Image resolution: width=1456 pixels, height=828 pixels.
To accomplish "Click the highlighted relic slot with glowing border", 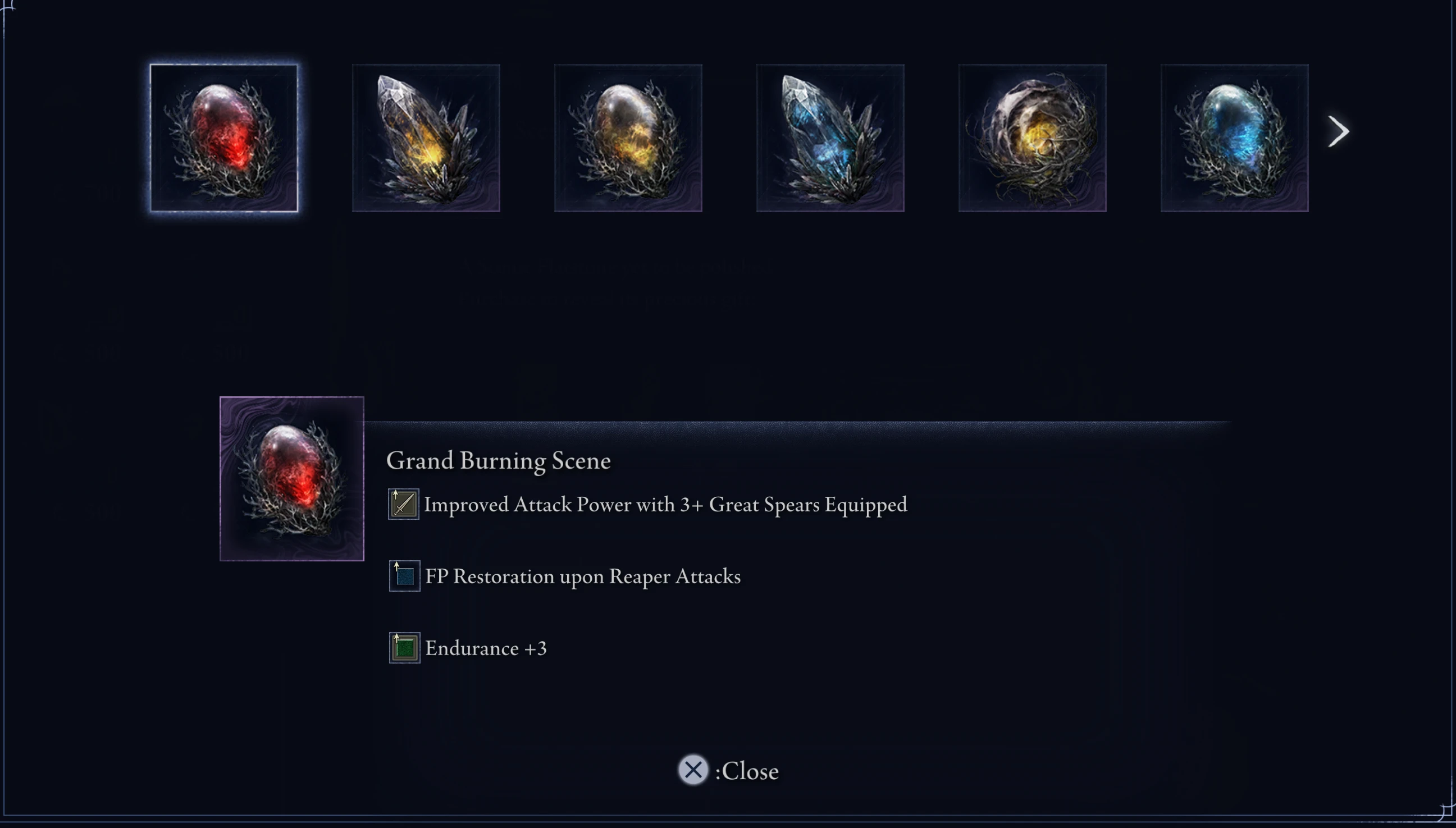I will coord(224,137).
